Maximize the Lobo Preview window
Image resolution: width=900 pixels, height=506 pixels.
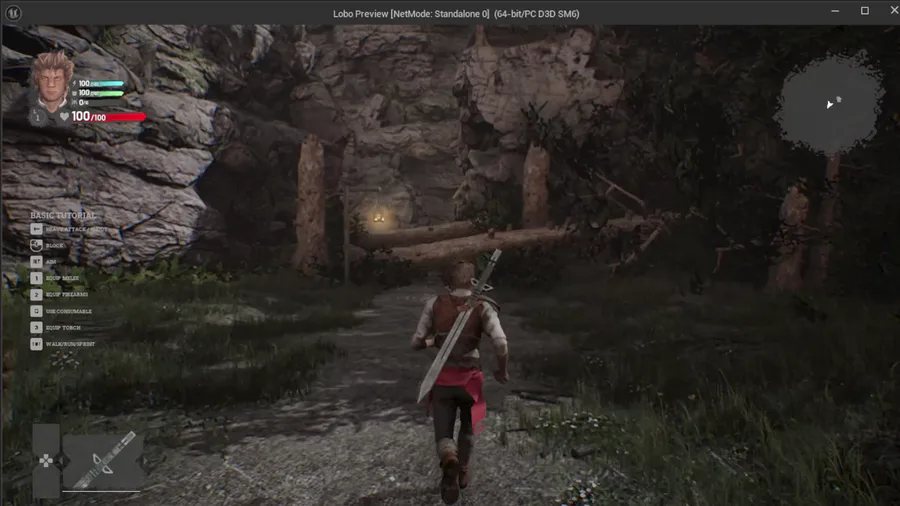tap(864, 11)
